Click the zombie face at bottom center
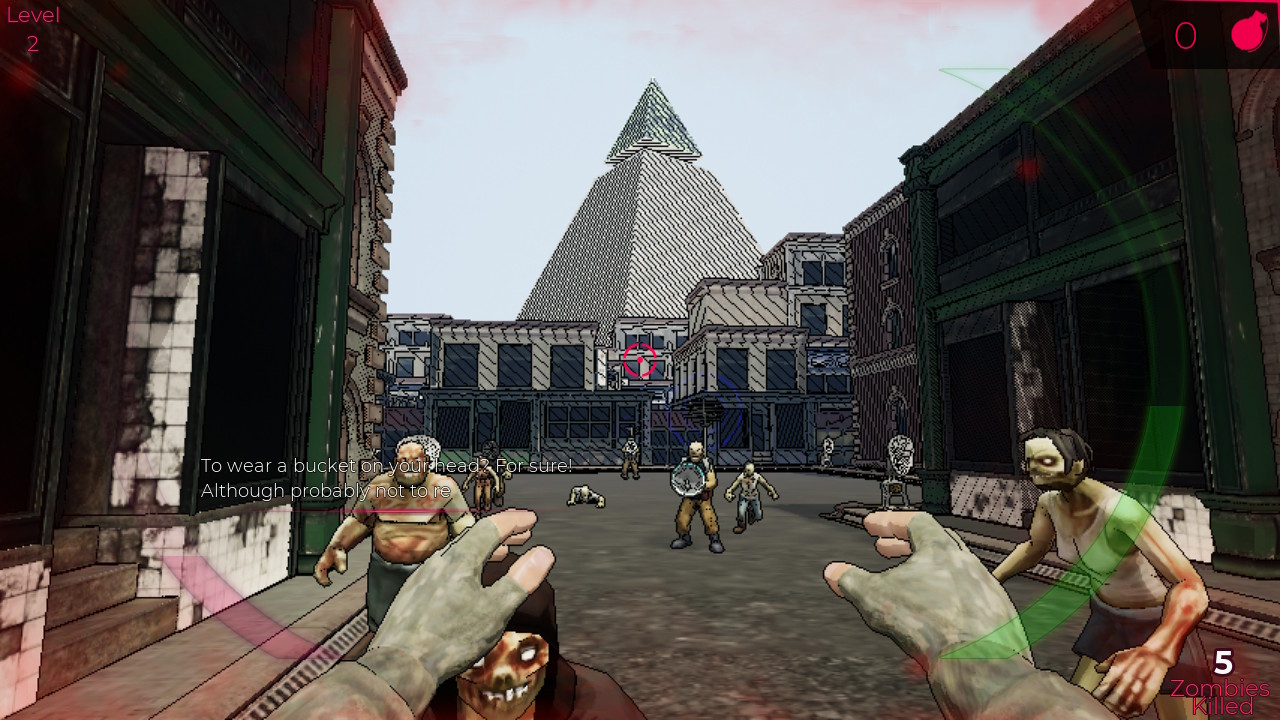This screenshot has width=1280, height=720. point(505,670)
